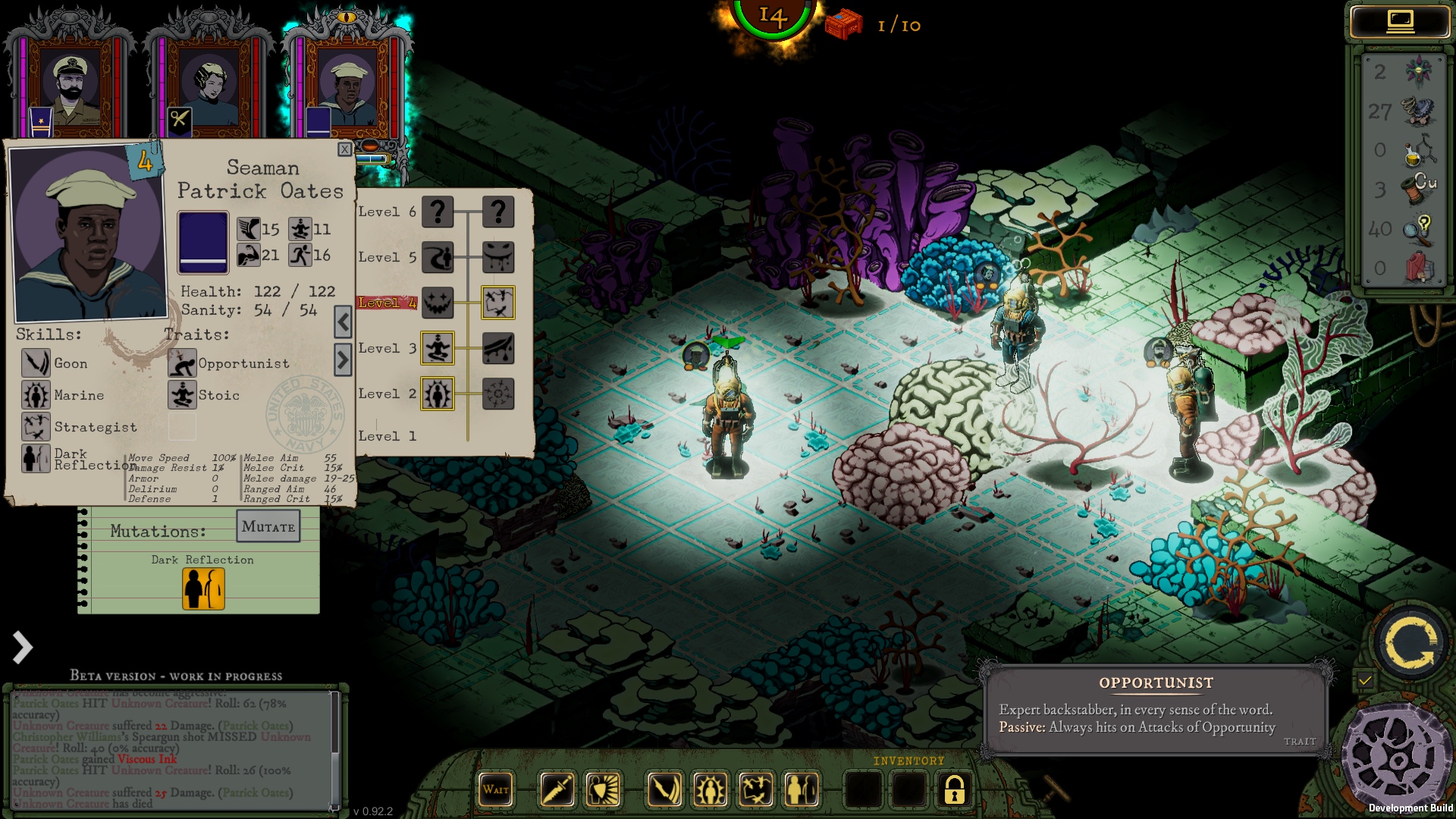Toggle the yellow checkmark box

click(1365, 680)
